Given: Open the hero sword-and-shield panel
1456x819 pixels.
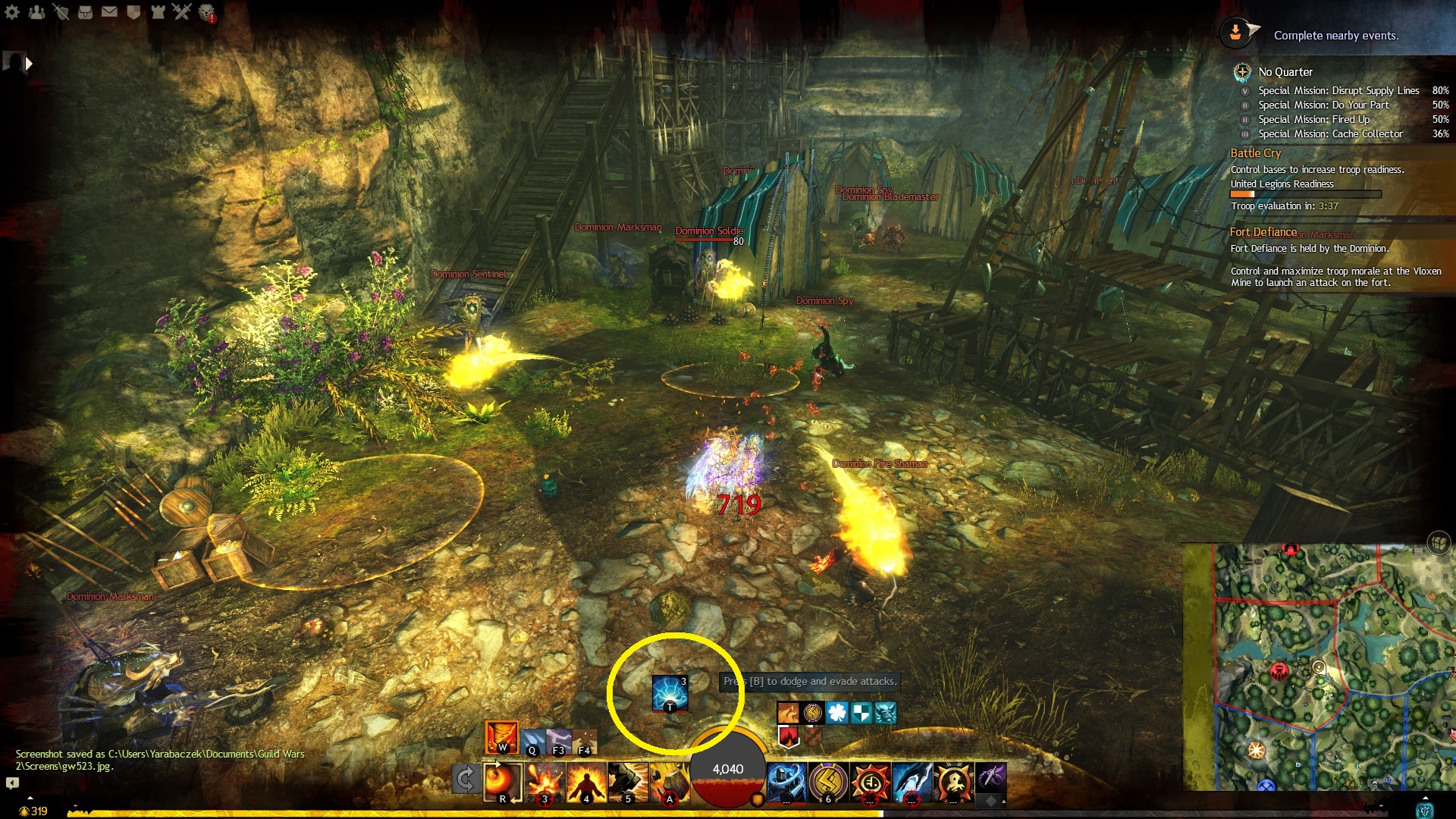Looking at the screenshot, I should [x=61, y=12].
